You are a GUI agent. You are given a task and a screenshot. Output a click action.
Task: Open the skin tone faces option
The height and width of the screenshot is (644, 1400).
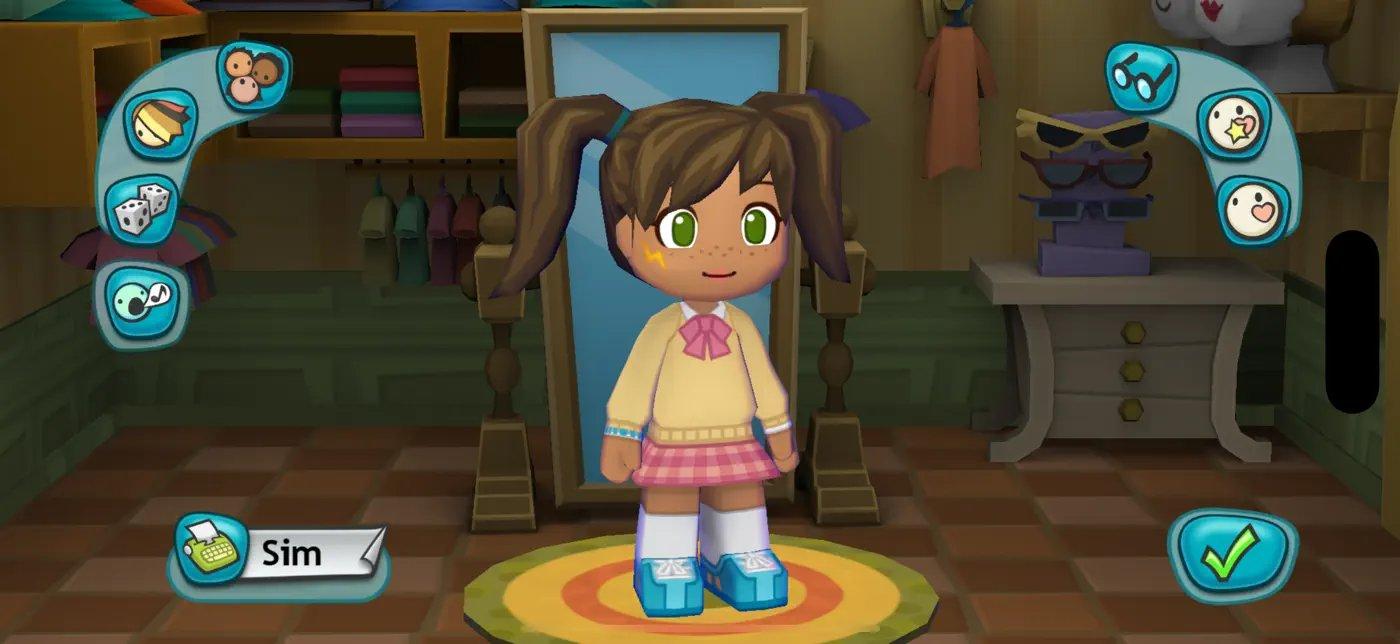click(x=252, y=75)
